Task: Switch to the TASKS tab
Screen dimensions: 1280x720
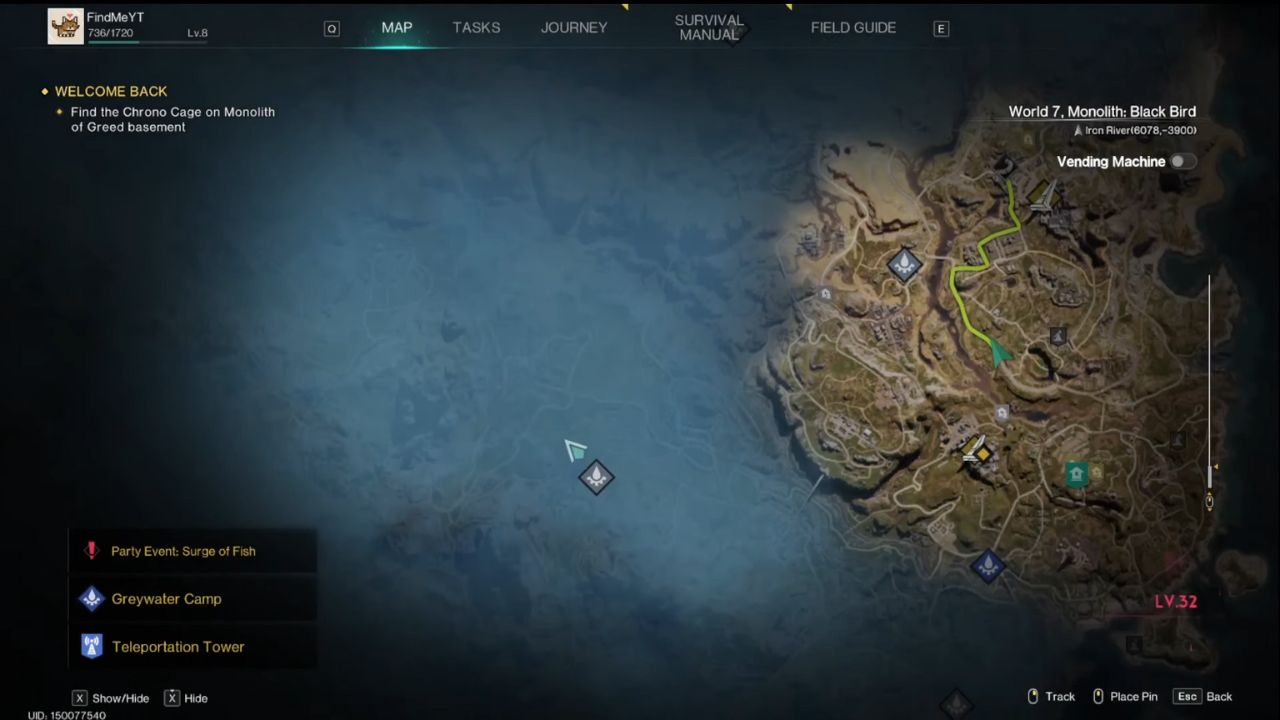Action: coord(476,27)
